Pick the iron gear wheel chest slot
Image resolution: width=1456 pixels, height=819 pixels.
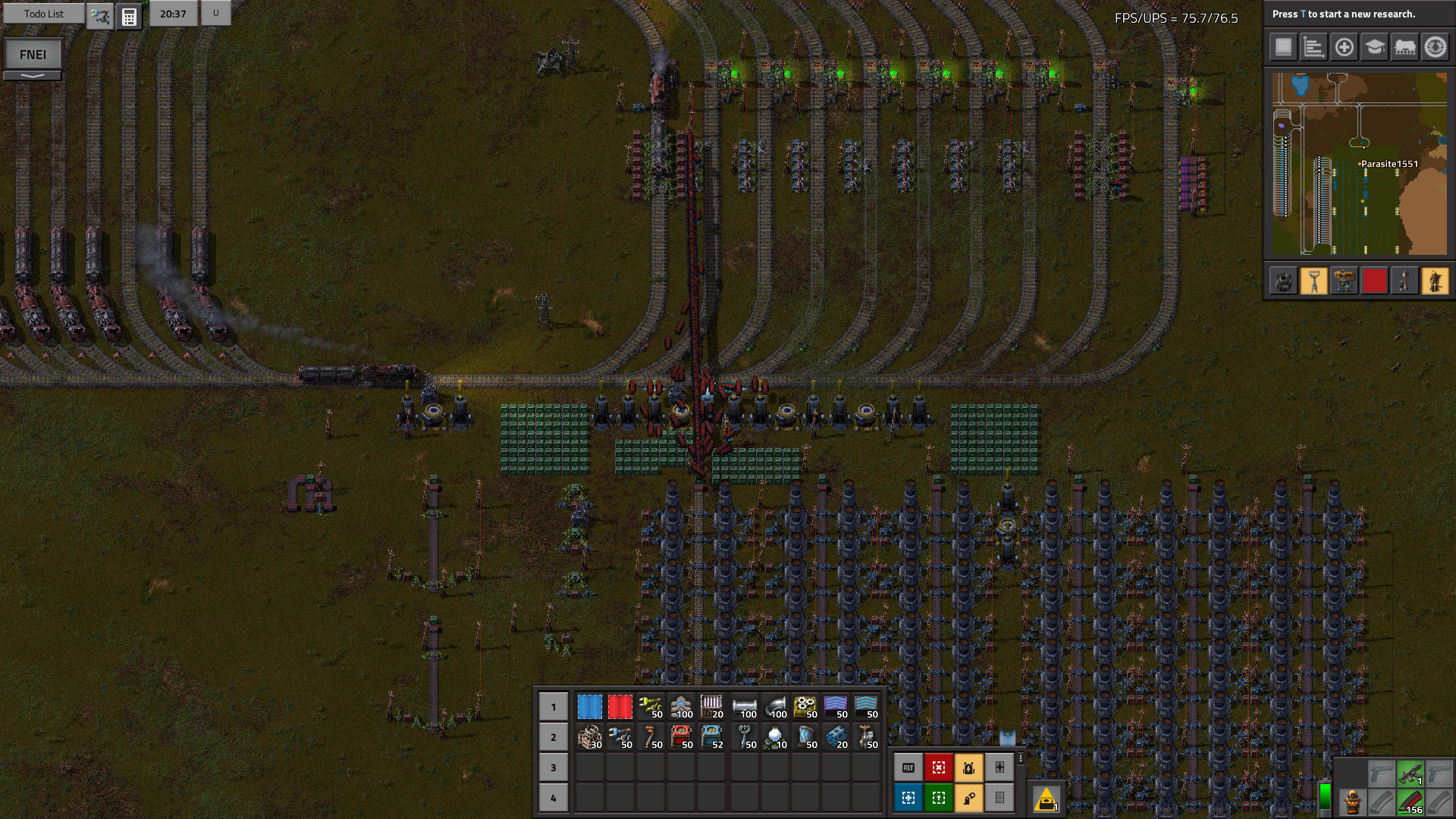805,707
